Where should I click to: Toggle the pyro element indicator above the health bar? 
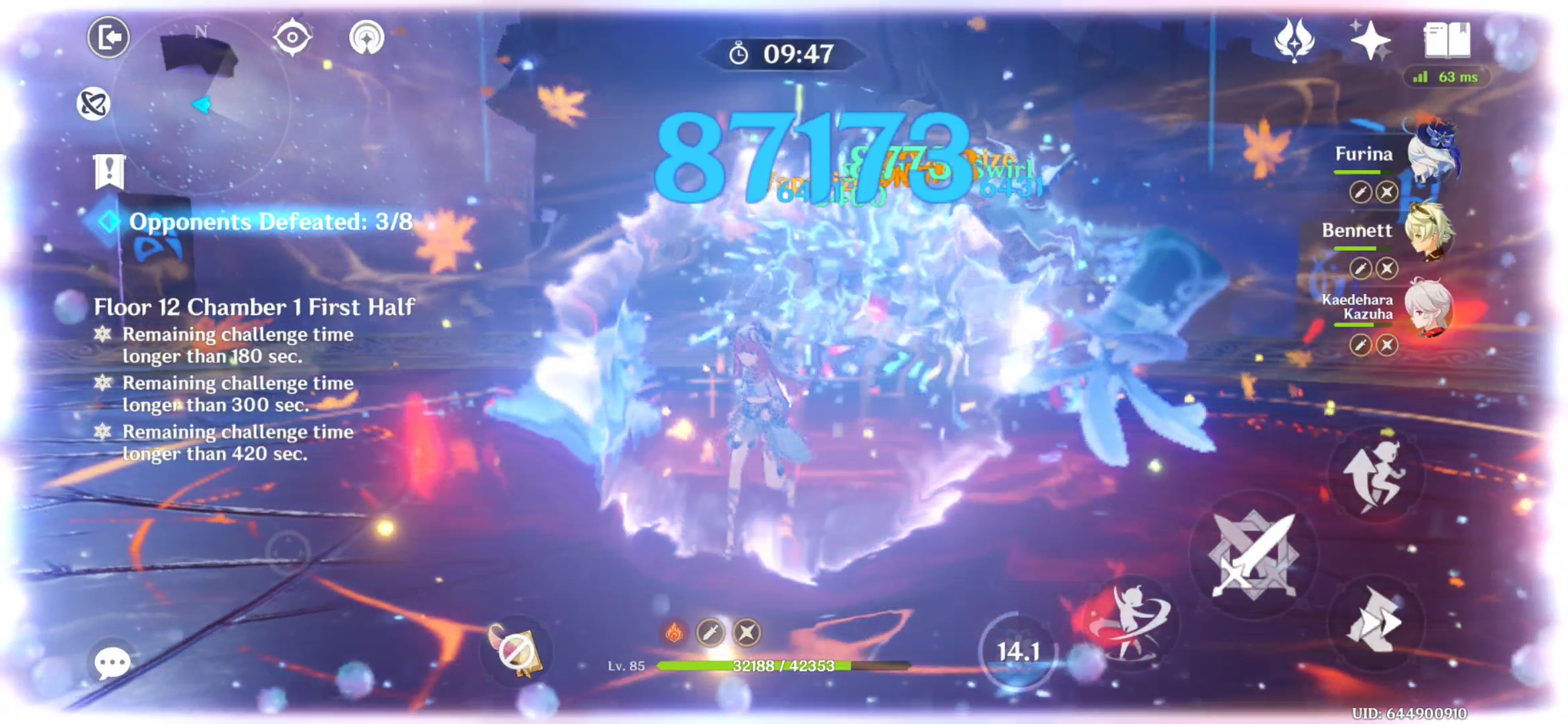tap(675, 631)
